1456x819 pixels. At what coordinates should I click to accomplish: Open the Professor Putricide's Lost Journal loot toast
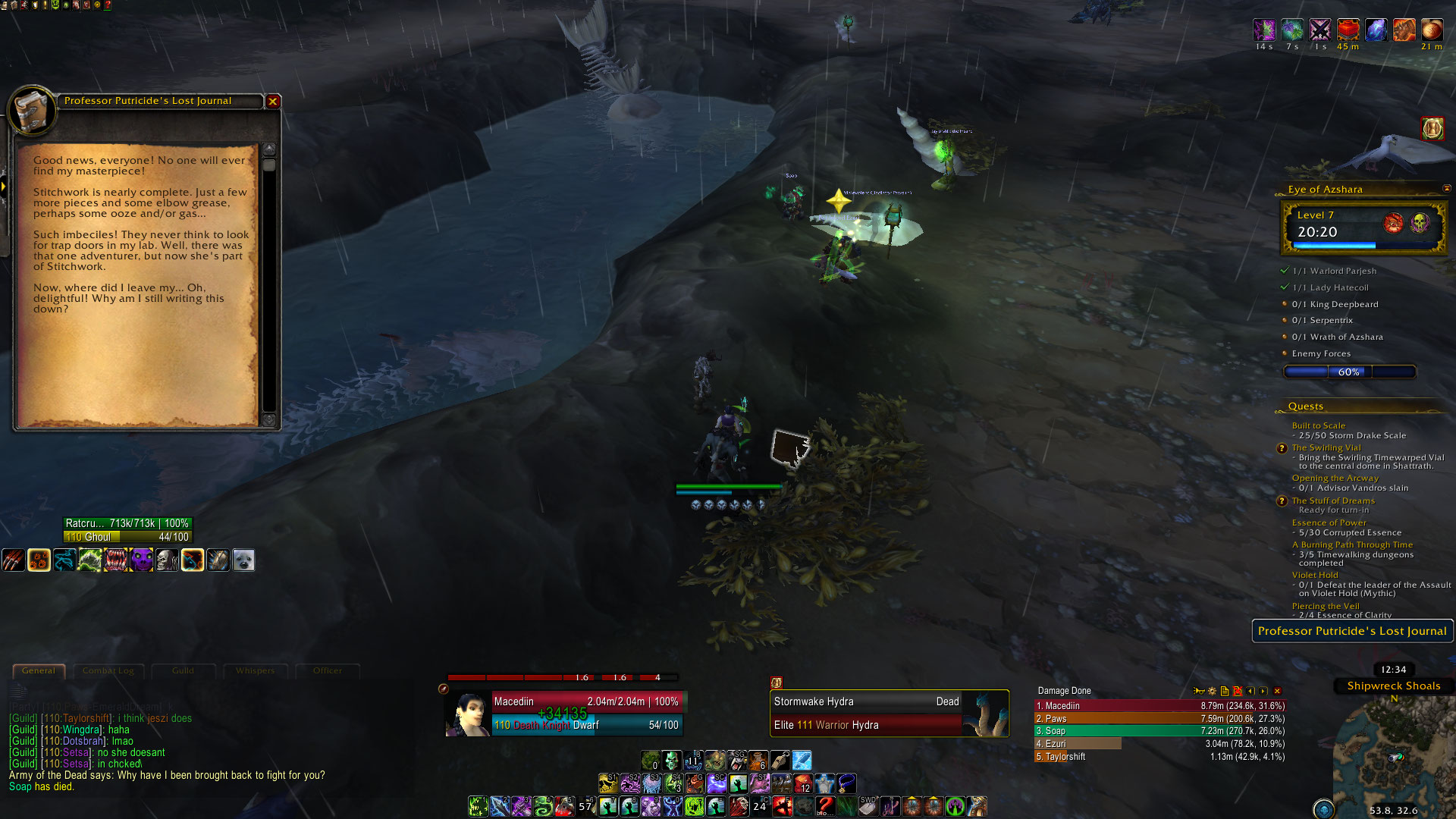[1351, 631]
